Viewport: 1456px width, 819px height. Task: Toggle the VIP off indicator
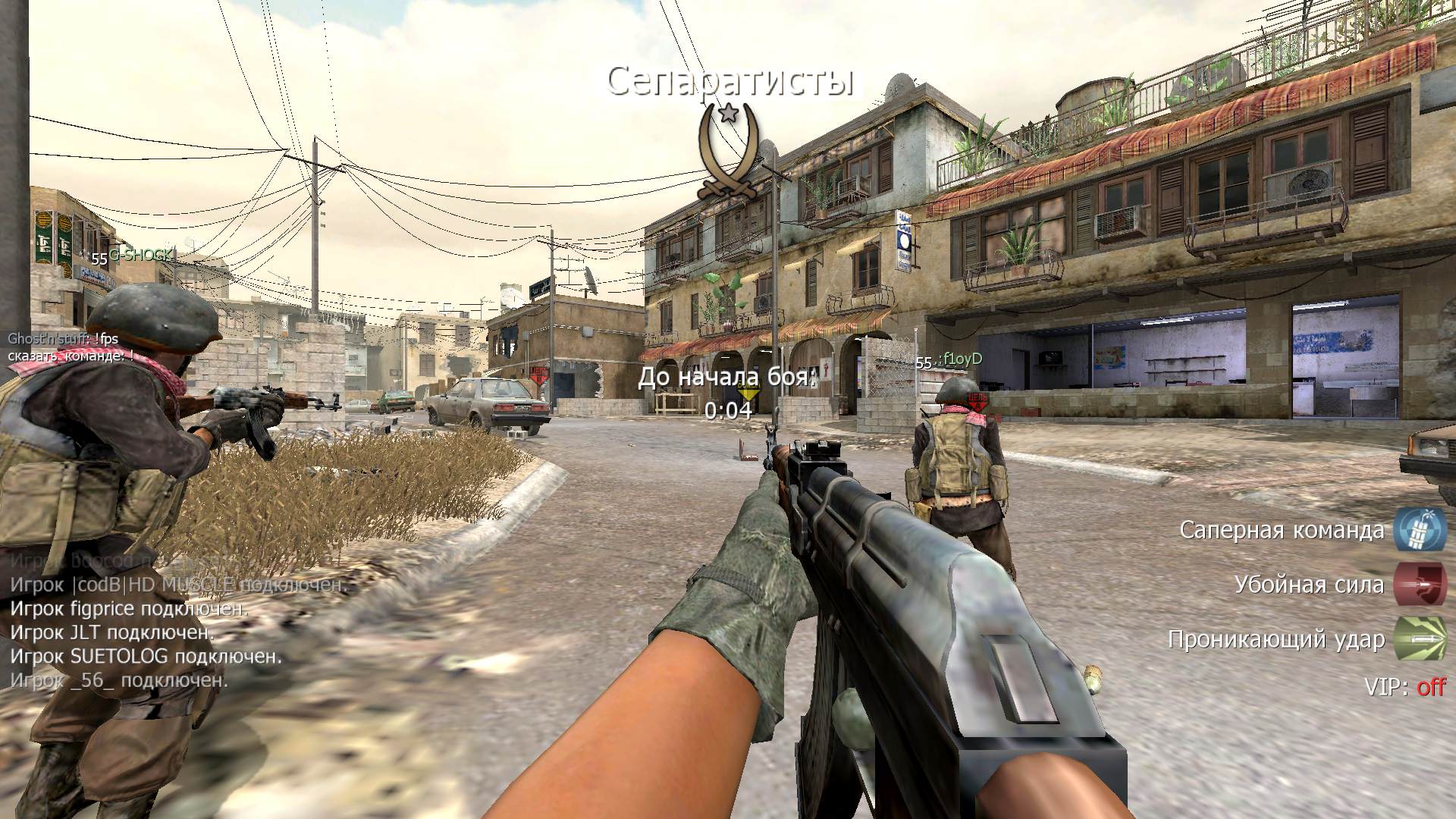point(1430,687)
